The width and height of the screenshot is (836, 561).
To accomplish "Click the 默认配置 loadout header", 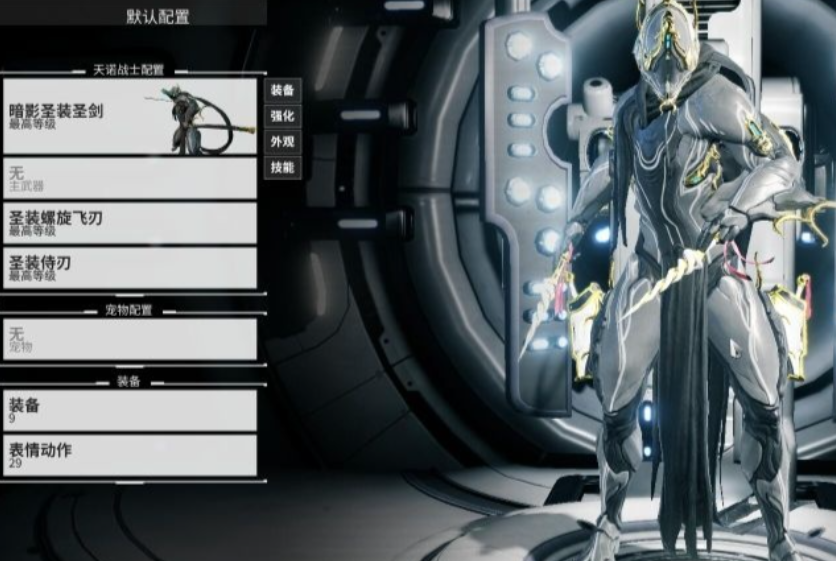I will tap(158, 17).
